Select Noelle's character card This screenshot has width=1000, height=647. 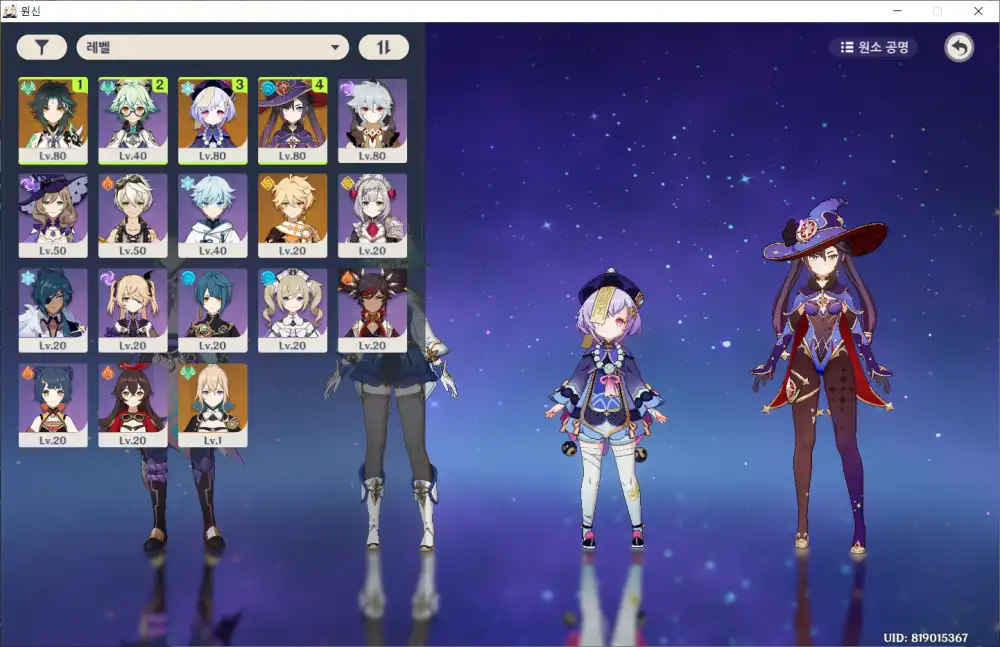[373, 215]
